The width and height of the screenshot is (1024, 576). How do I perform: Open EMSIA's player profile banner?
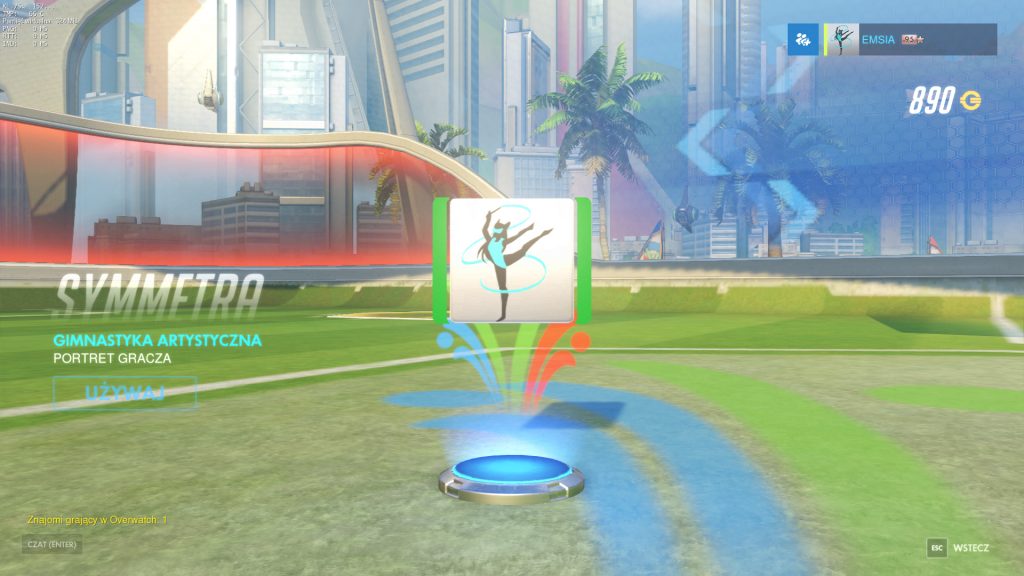(x=910, y=40)
